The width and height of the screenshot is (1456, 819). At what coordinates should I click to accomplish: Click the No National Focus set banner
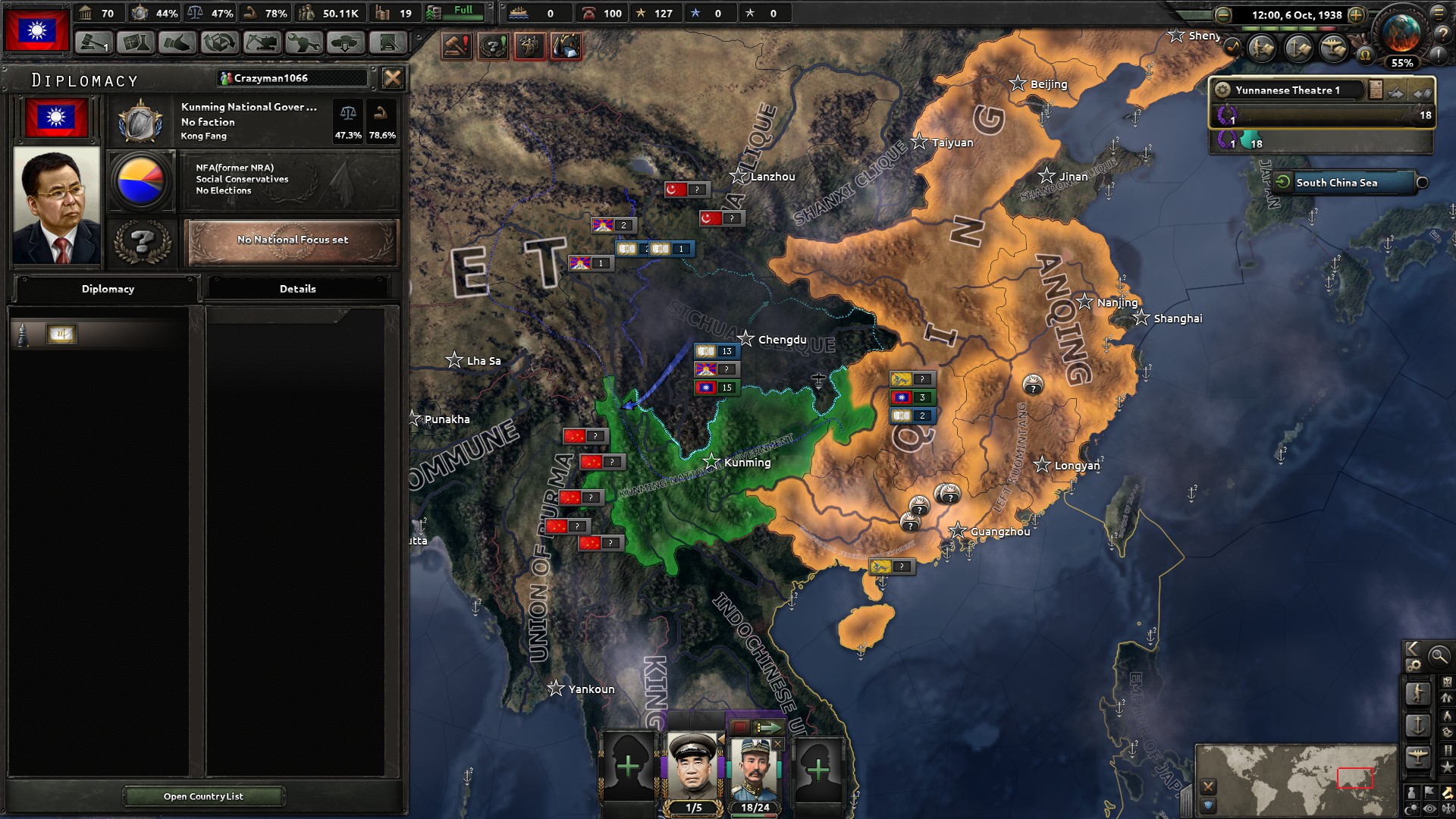click(291, 241)
